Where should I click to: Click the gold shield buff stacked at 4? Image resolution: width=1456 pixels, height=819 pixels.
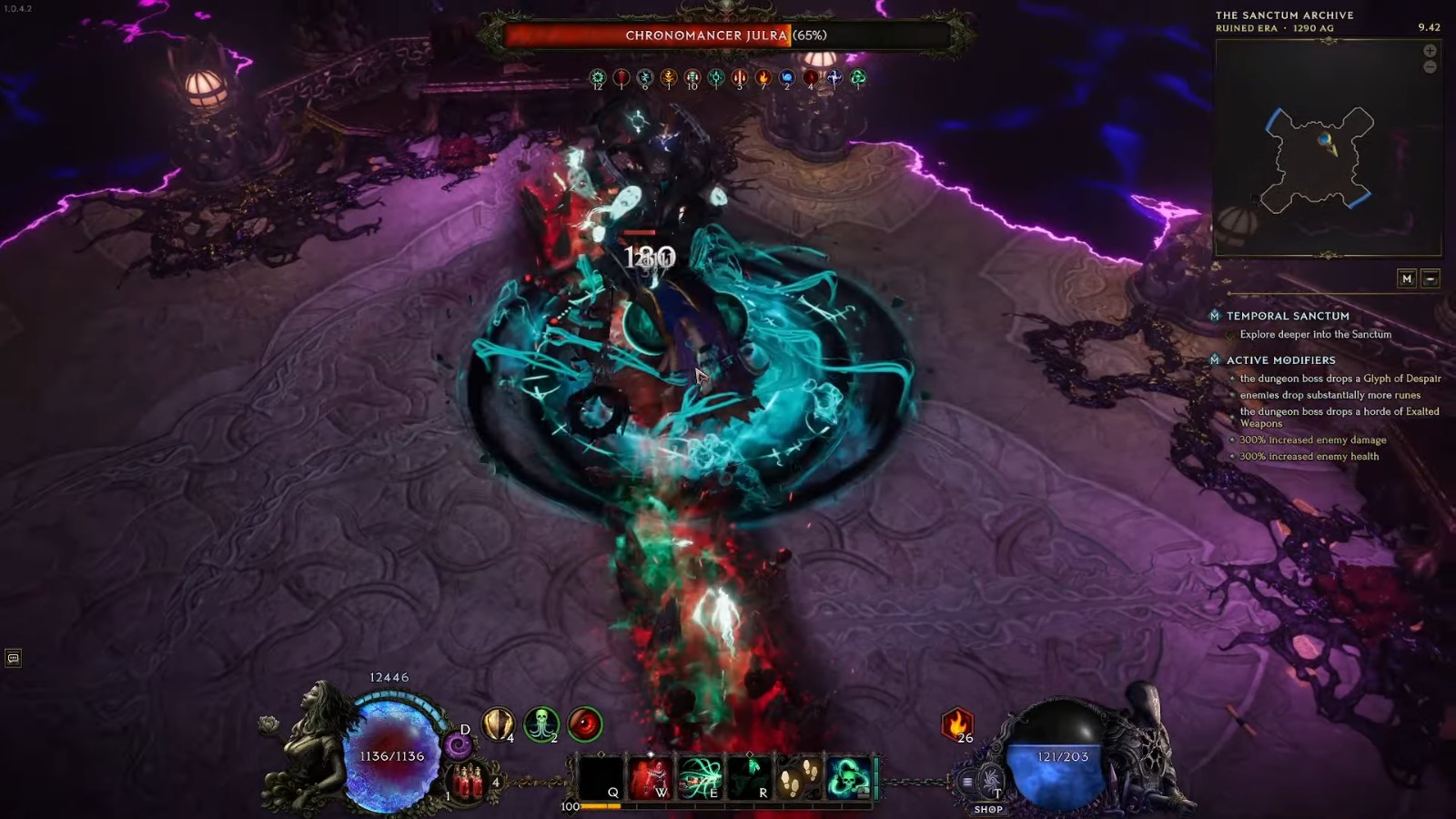[x=498, y=723]
